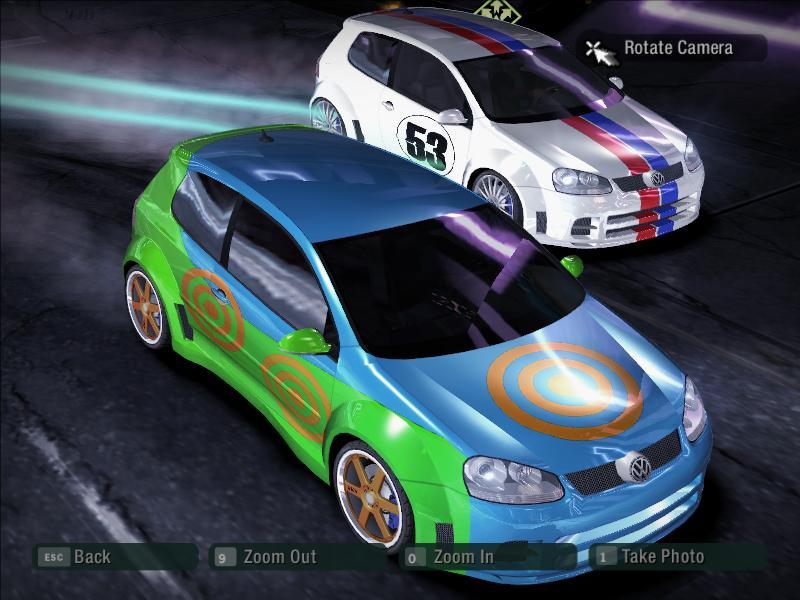This screenshot has height=600, width=800.
Task: Activate the Rotate Camera option
Action: coord(677,47)
